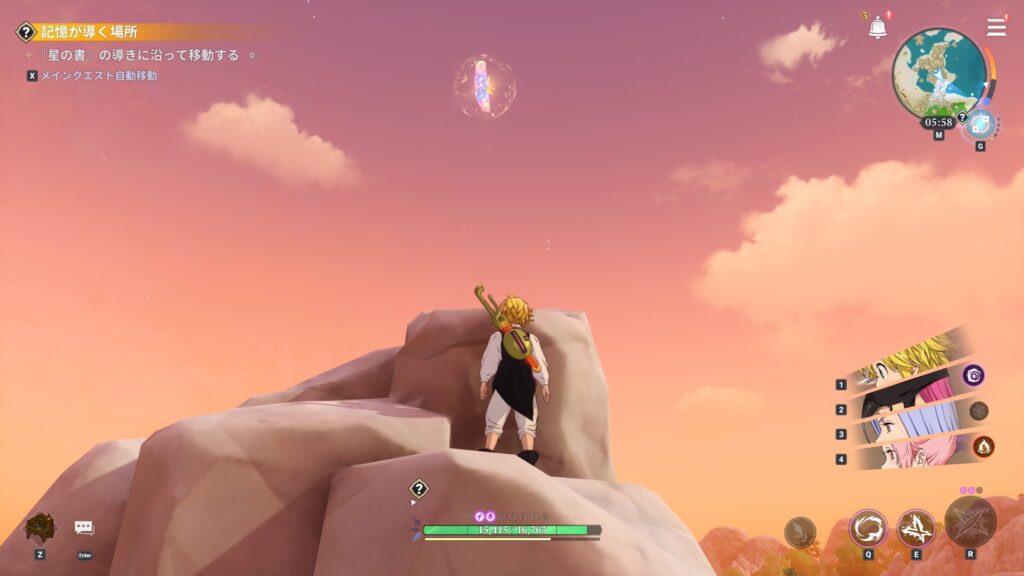Trigger the large four-point star ultimate skill
This screenshot has height=576, width=1024.
[x=969, y=522]
